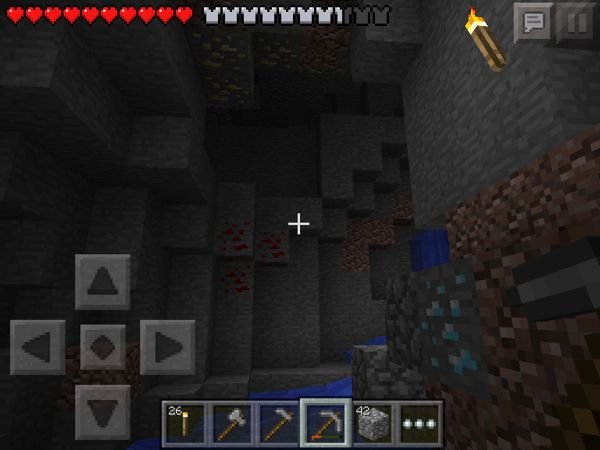The height and width of the screenshot is (450, 600).
Task: Open the inventory with the three-dots button
Action: [419, 424]
